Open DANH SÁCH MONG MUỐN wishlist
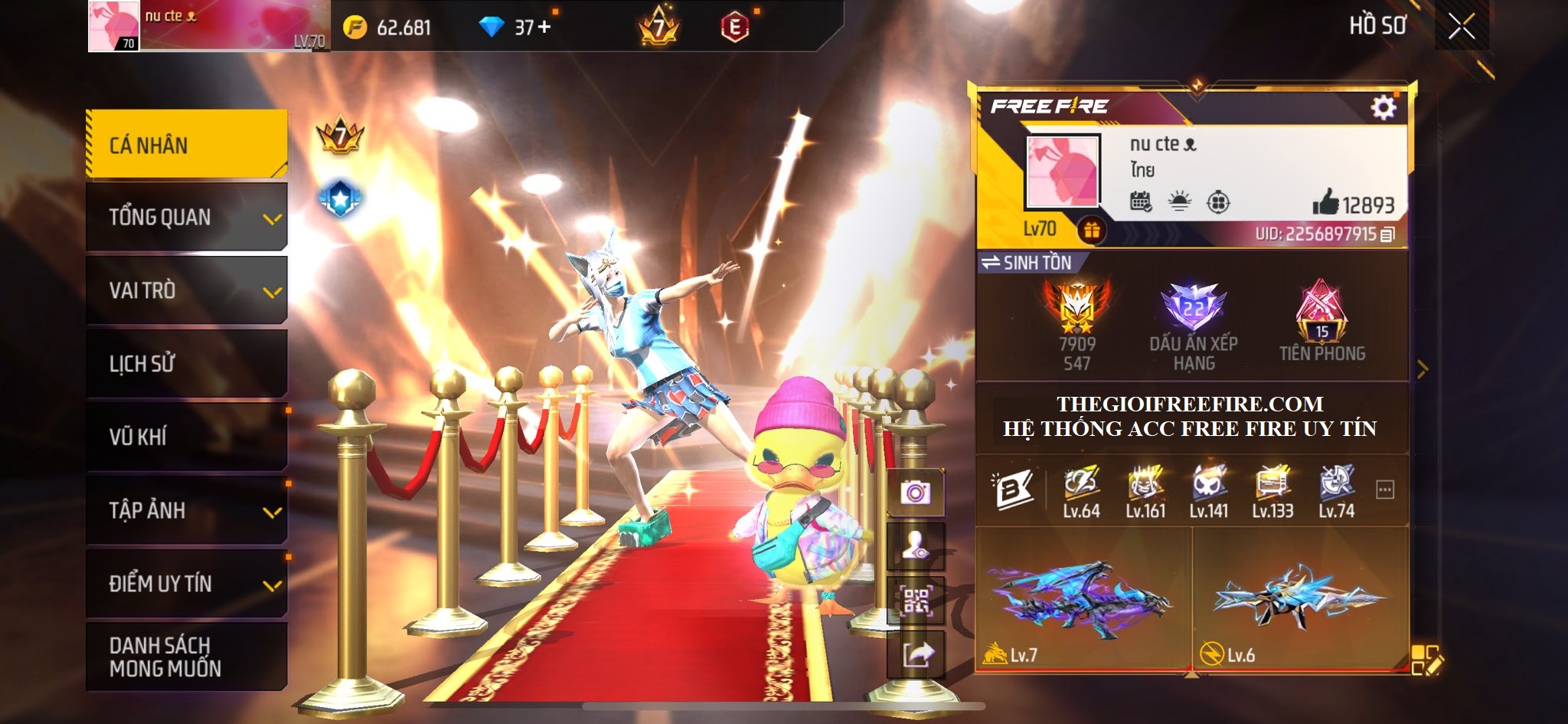This screenshot has width=1568, height=724. (x=187, y=657)
